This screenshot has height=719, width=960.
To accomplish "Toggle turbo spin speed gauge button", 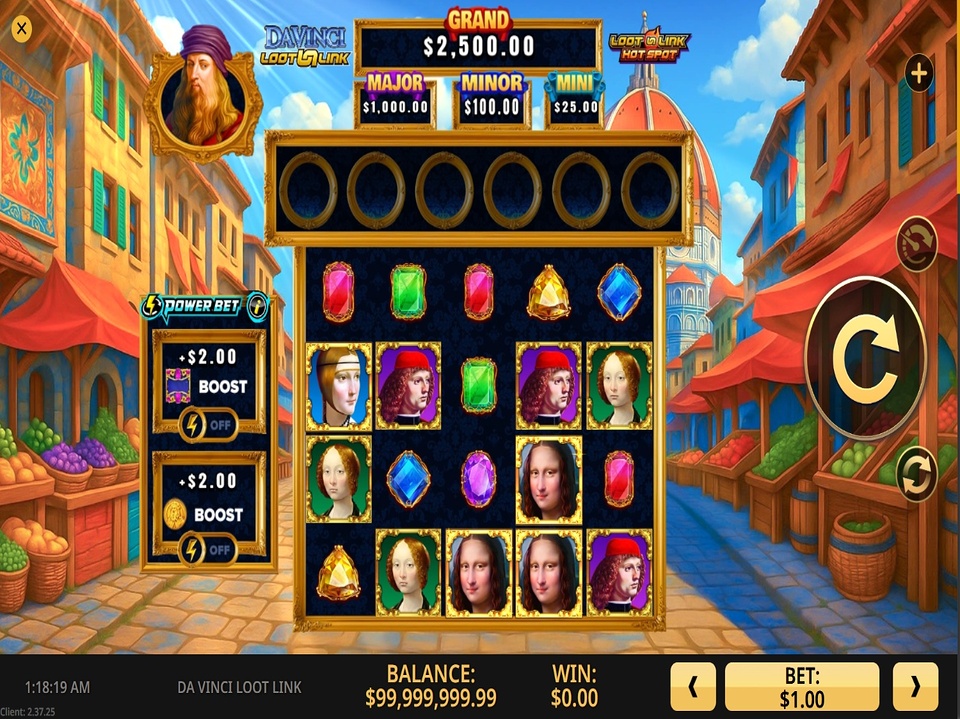I will coord(916,244).
